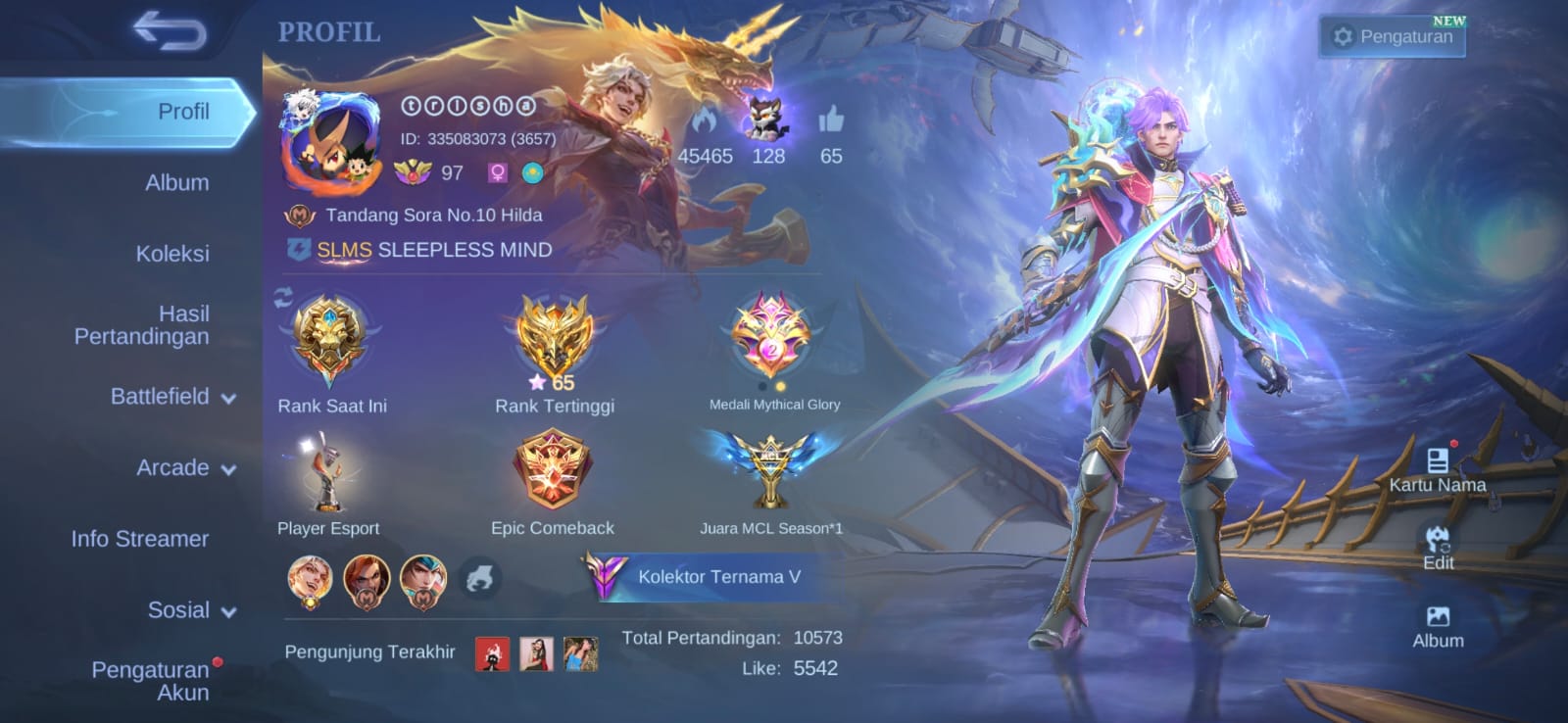
Task: Open the Album tab in sidebar
Action: click(x=176, y=182)
